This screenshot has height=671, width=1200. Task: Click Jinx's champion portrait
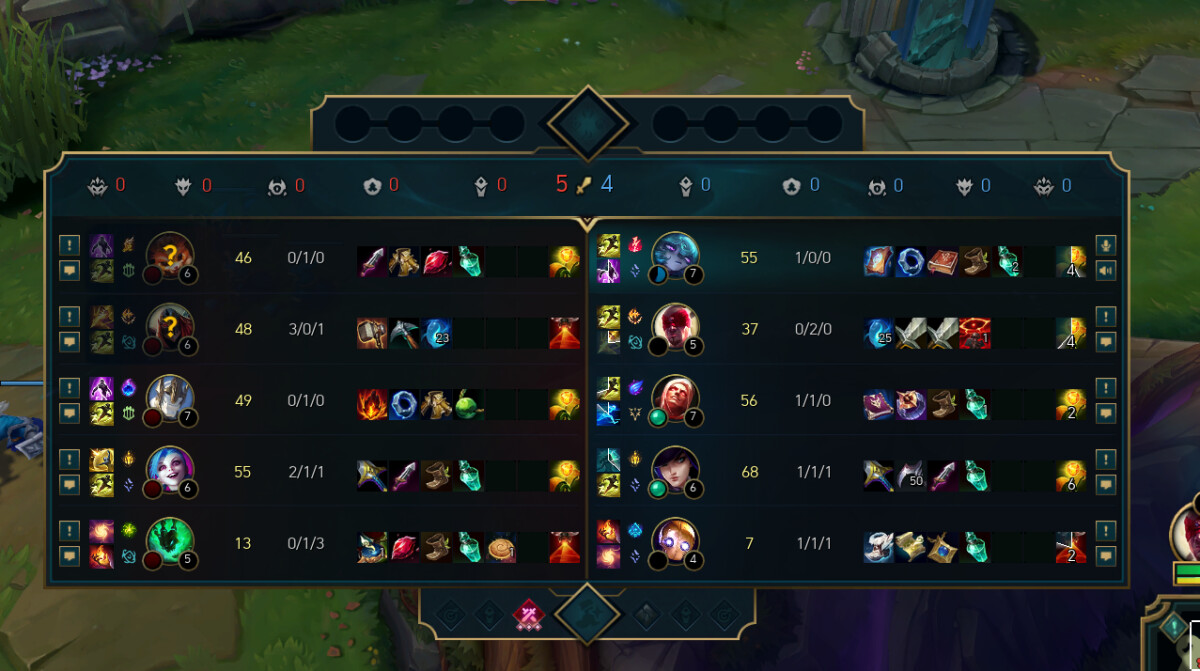tap(169, 471)
